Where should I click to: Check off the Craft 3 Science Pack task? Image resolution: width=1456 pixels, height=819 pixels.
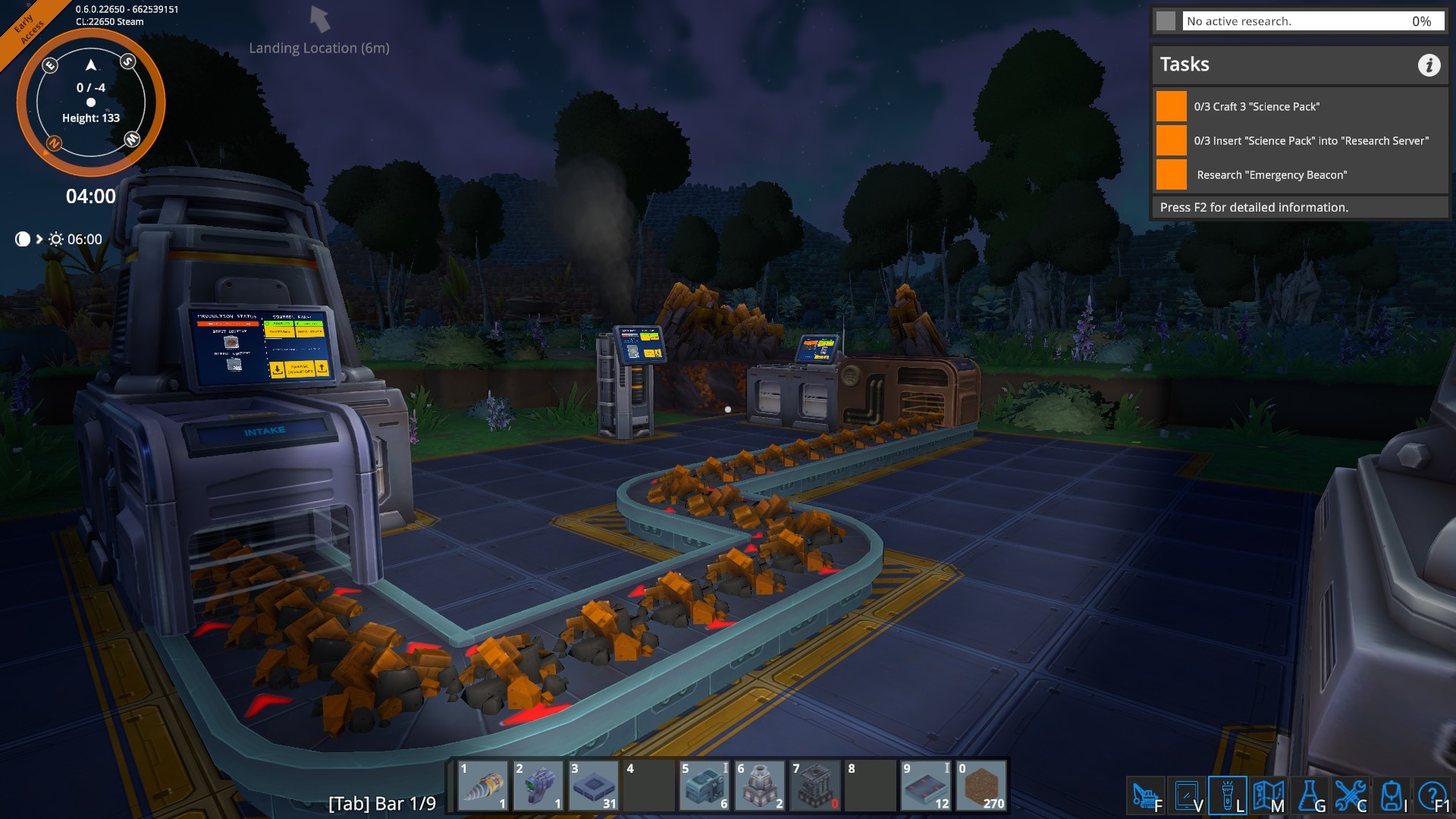tap(1172, 107)
